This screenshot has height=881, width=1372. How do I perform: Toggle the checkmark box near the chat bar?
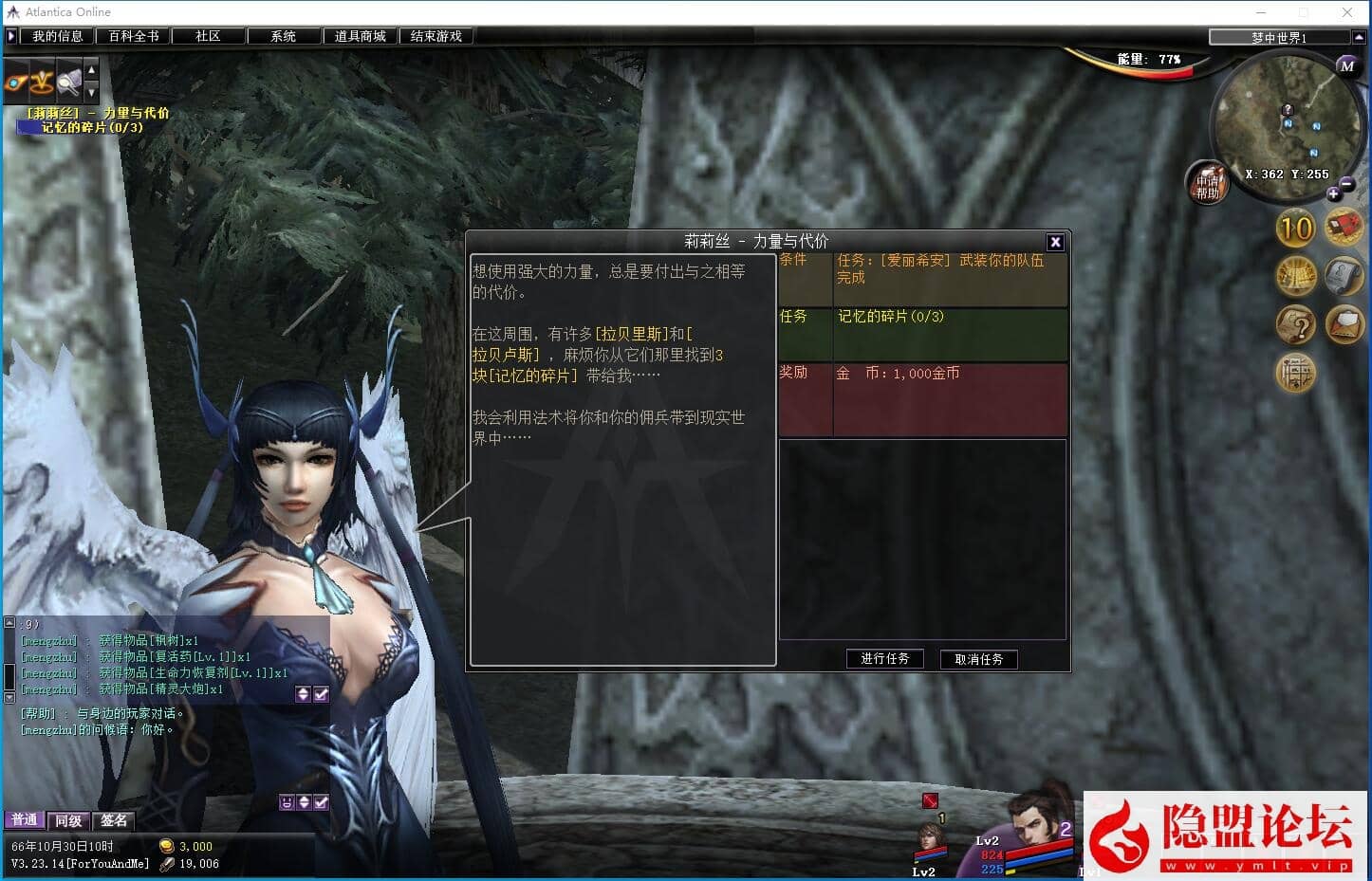(x=321, y=802)
